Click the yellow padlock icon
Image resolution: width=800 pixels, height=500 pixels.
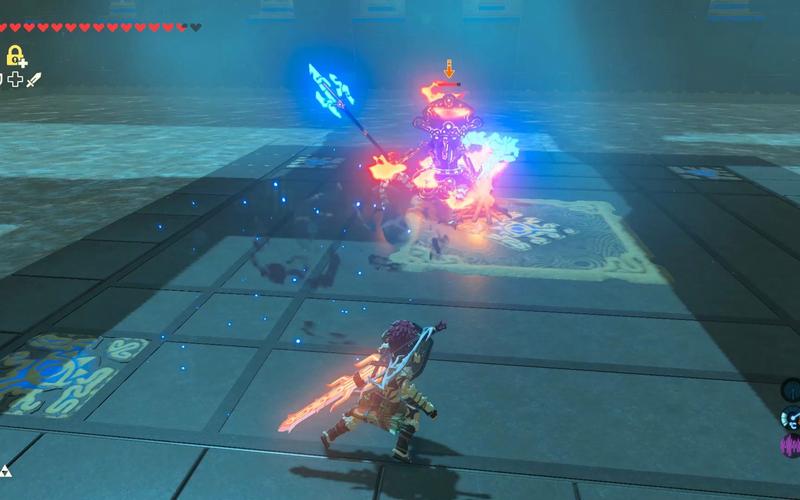click(15, 55)
